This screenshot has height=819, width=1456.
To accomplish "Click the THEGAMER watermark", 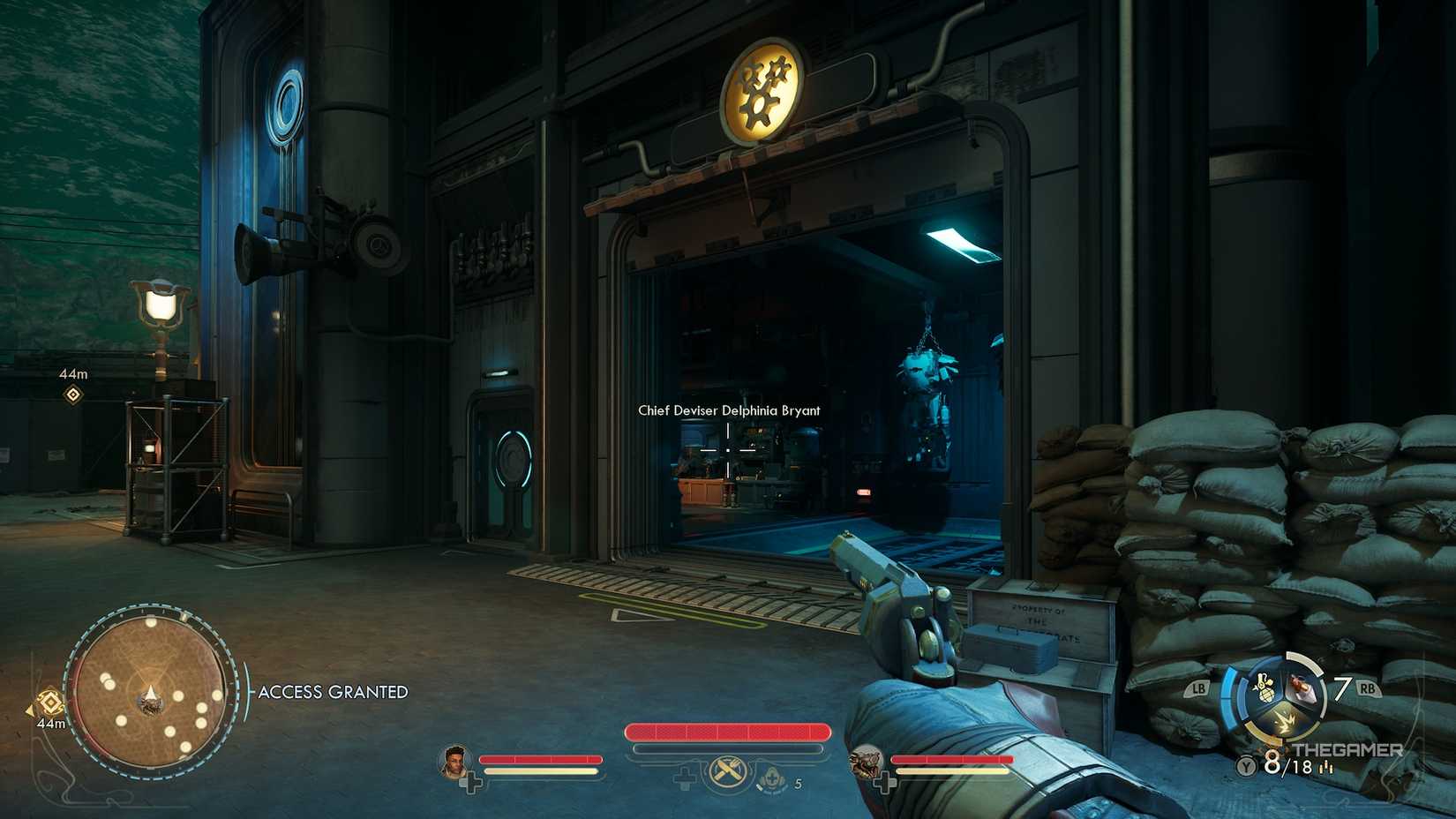I will [1347, 749].
